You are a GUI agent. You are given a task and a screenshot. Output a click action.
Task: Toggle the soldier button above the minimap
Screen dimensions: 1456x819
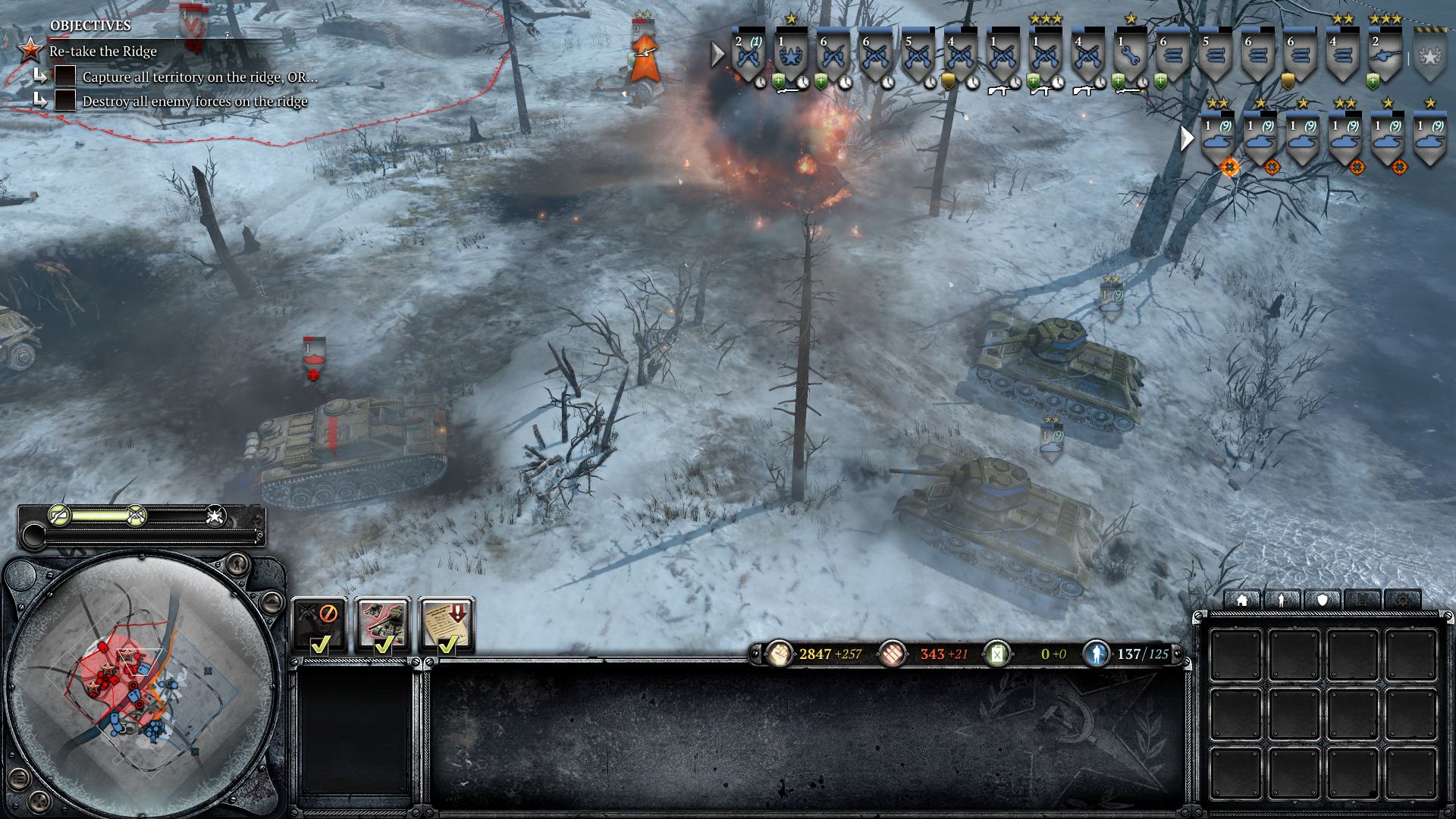click(x=237, y=563)
